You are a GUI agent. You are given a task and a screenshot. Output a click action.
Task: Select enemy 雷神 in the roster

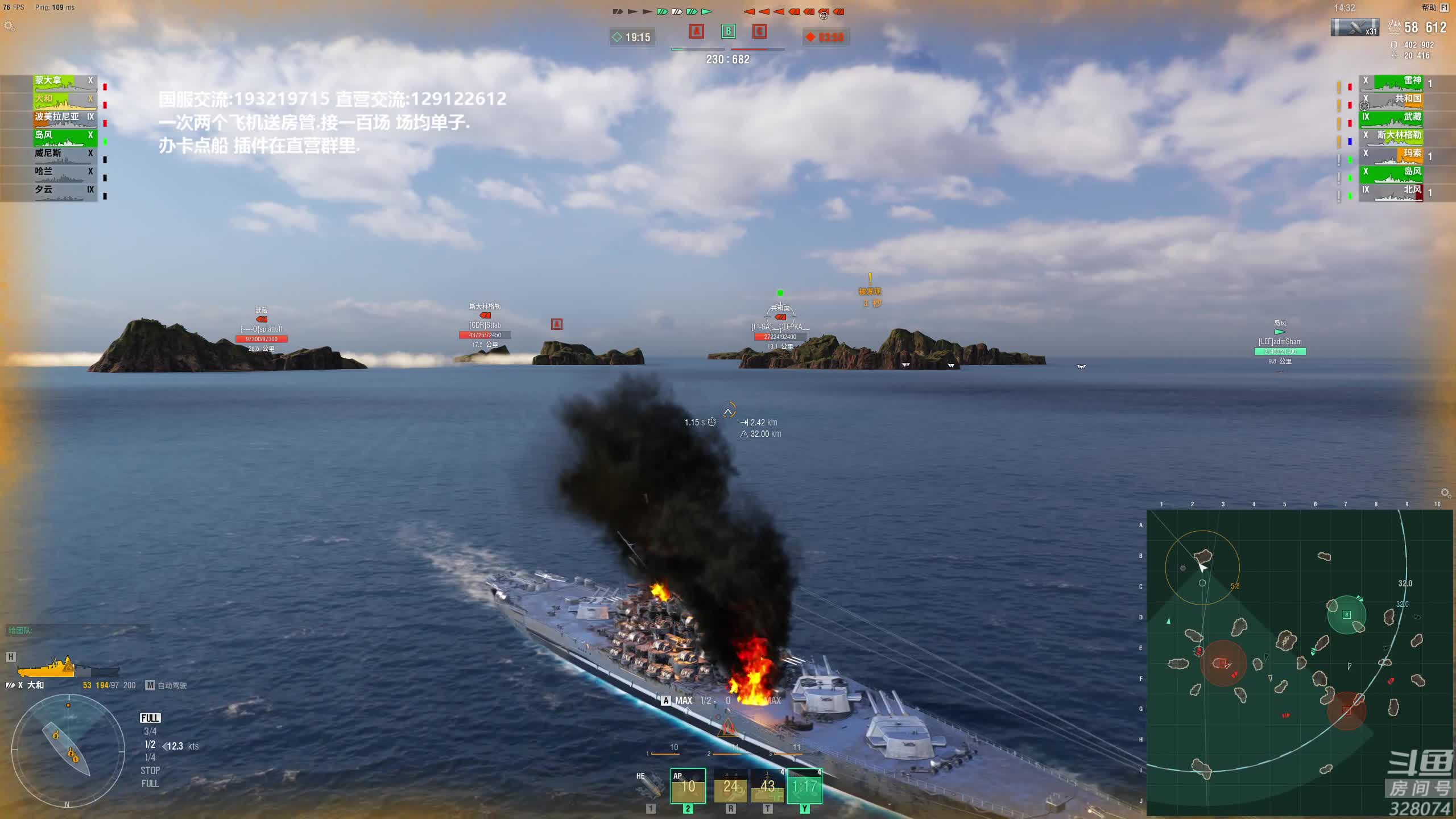click(1392, 82)
